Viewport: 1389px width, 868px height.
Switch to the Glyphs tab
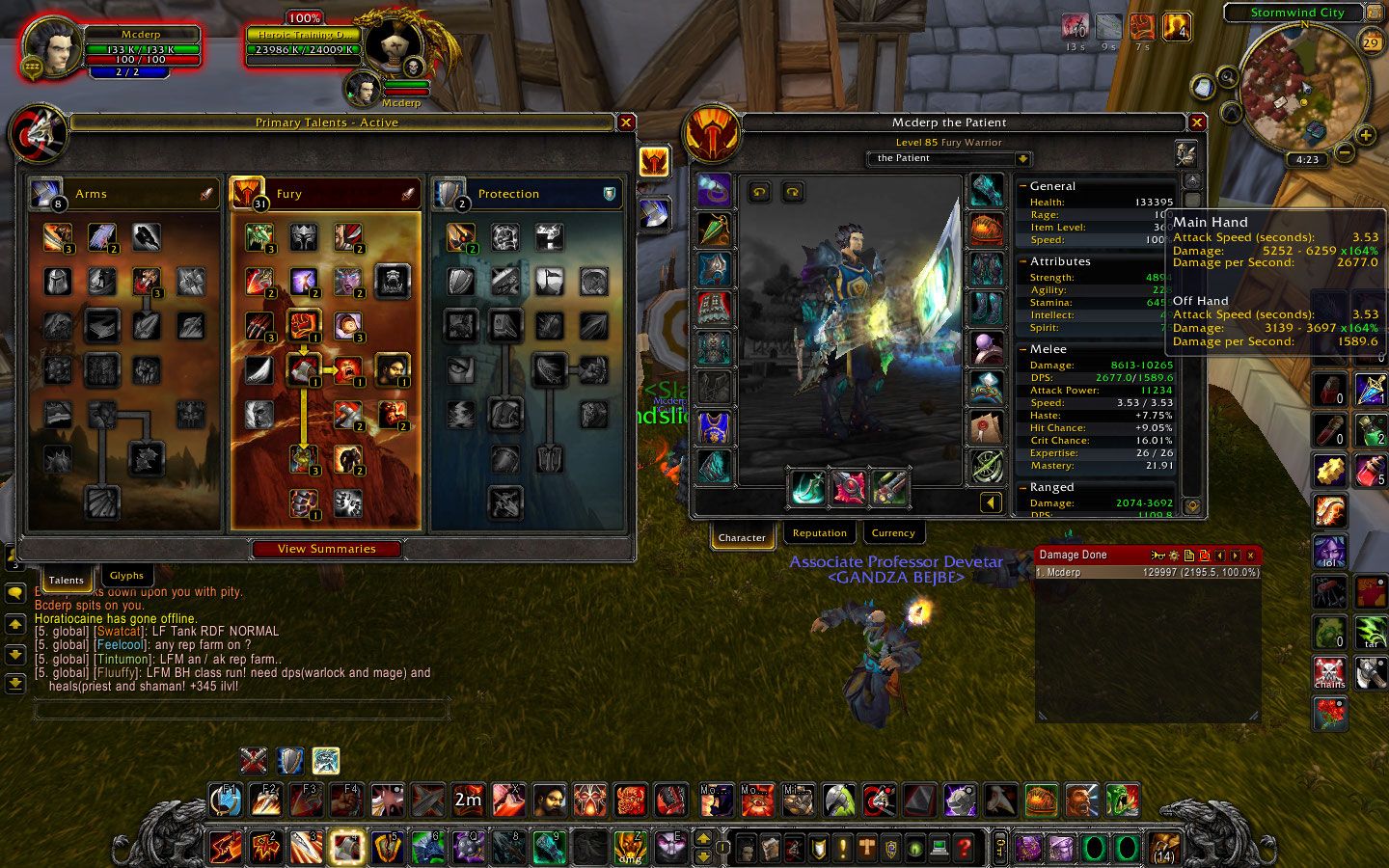[x=126, y=576]
